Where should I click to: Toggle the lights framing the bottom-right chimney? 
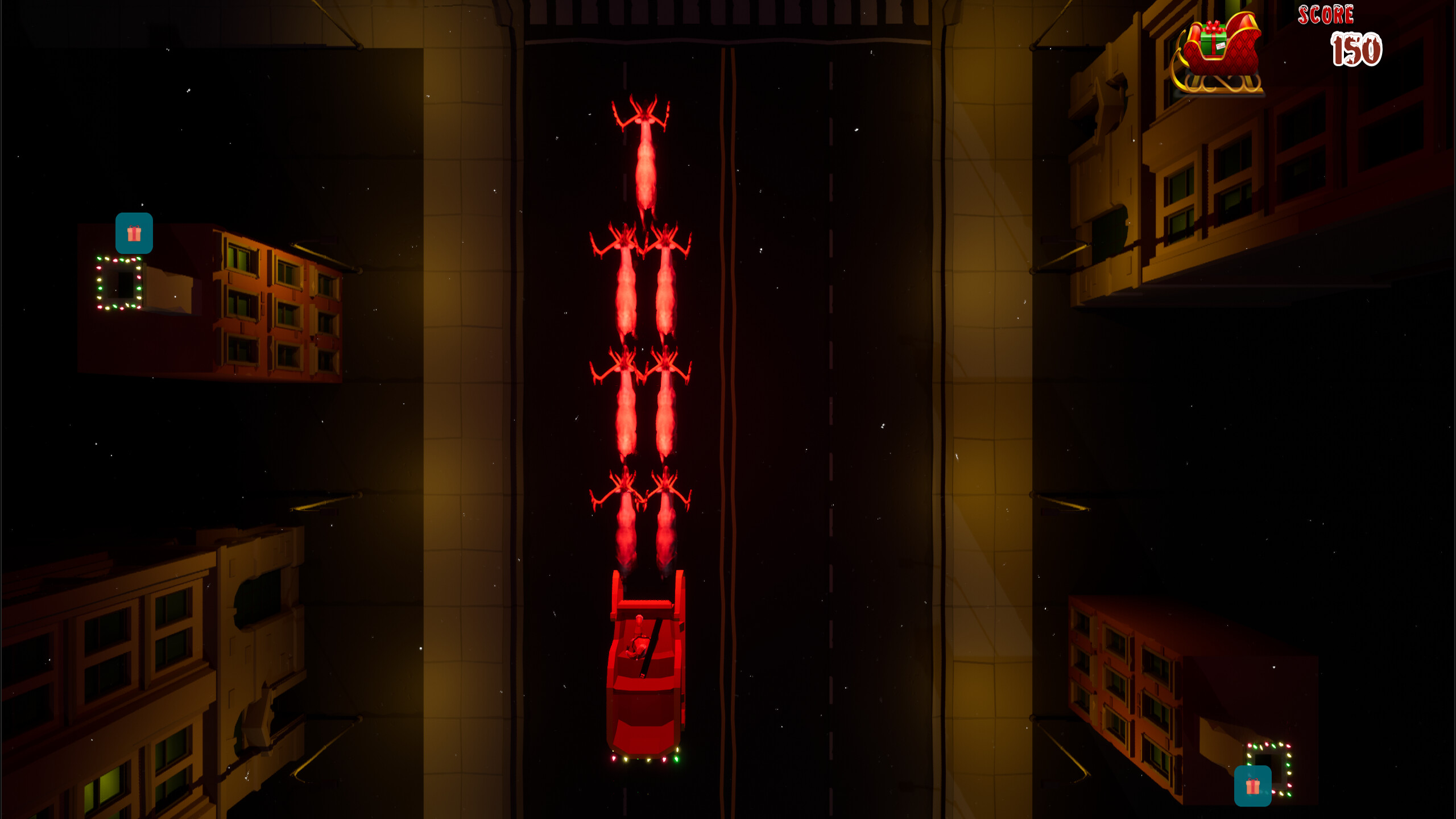click(1272, 745)
